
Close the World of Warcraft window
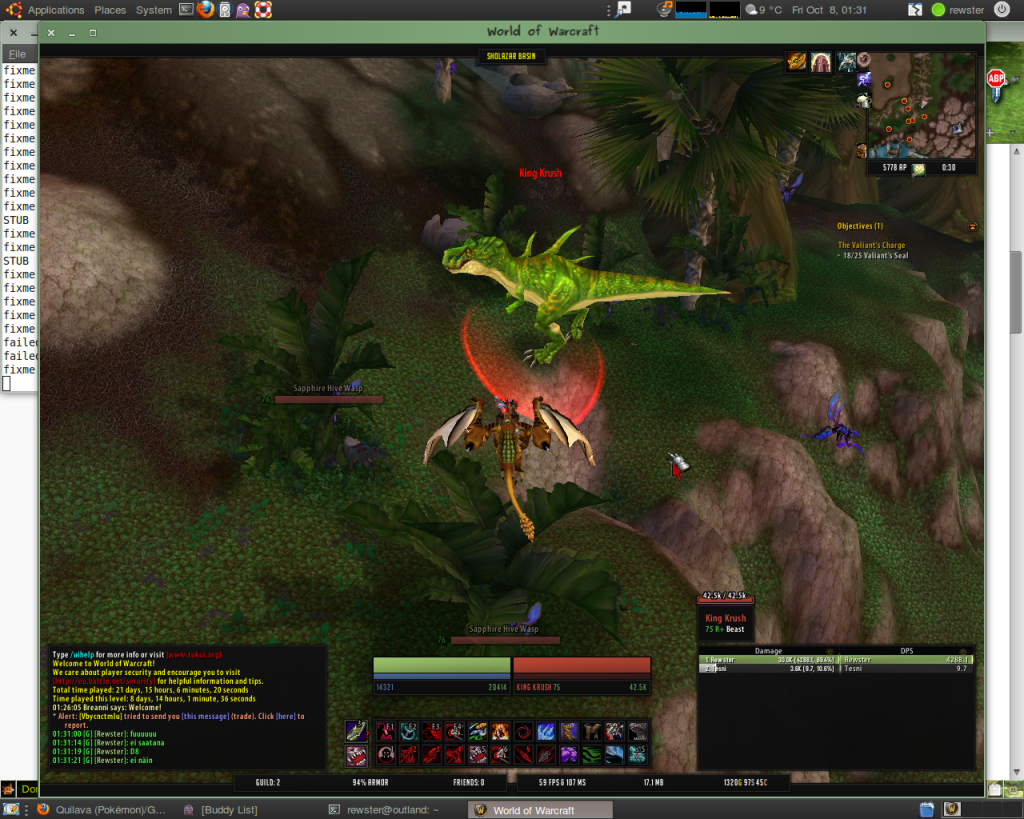pyautogui.click(x=51, y=33)
